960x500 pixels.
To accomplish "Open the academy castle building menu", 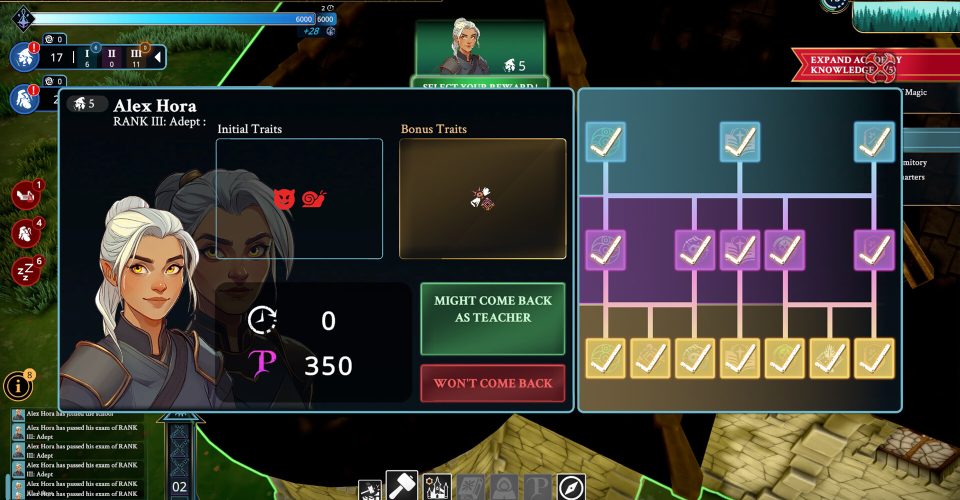I will coord(437,487).
